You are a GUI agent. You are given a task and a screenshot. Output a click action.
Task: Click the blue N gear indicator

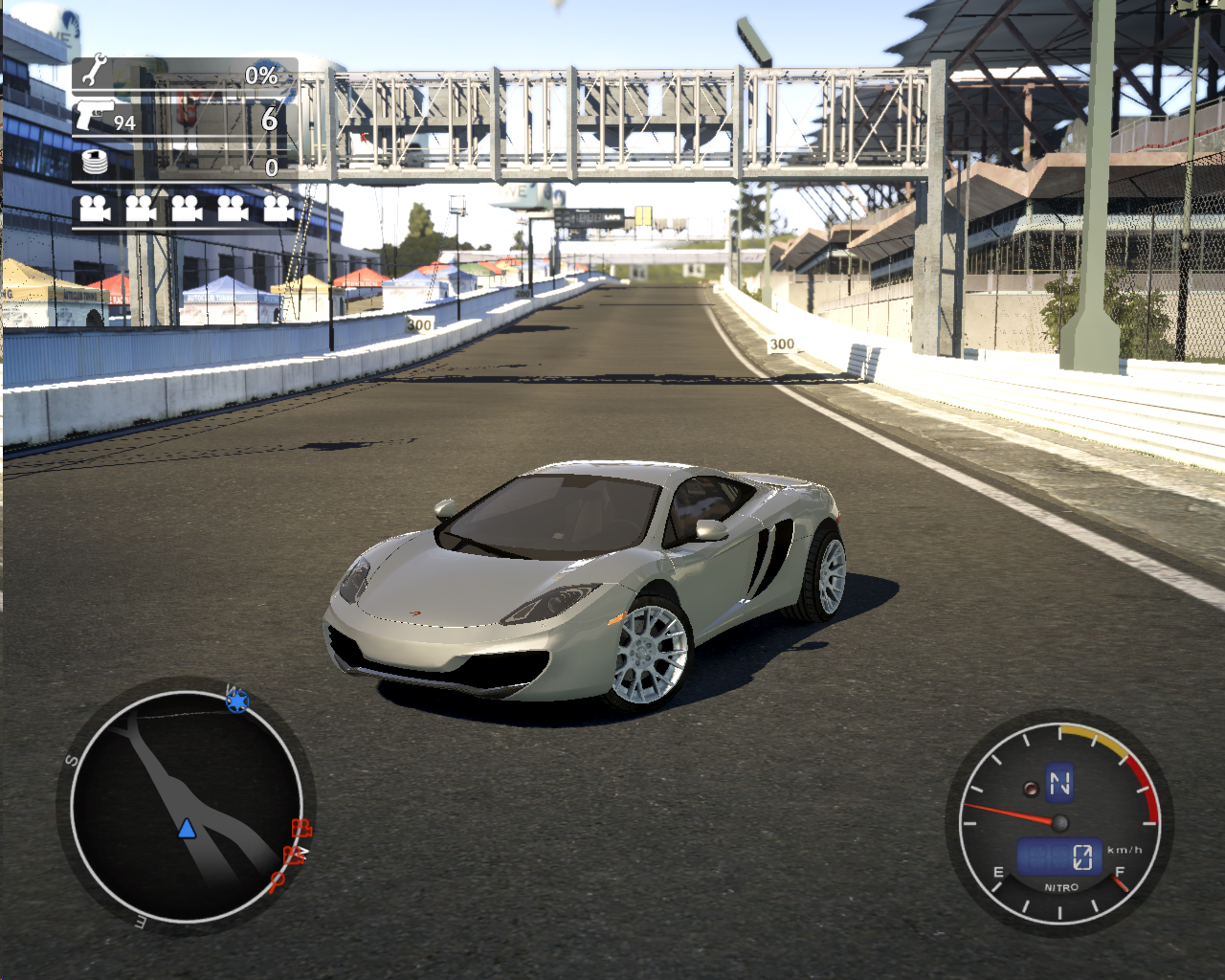click(1059, 783)
